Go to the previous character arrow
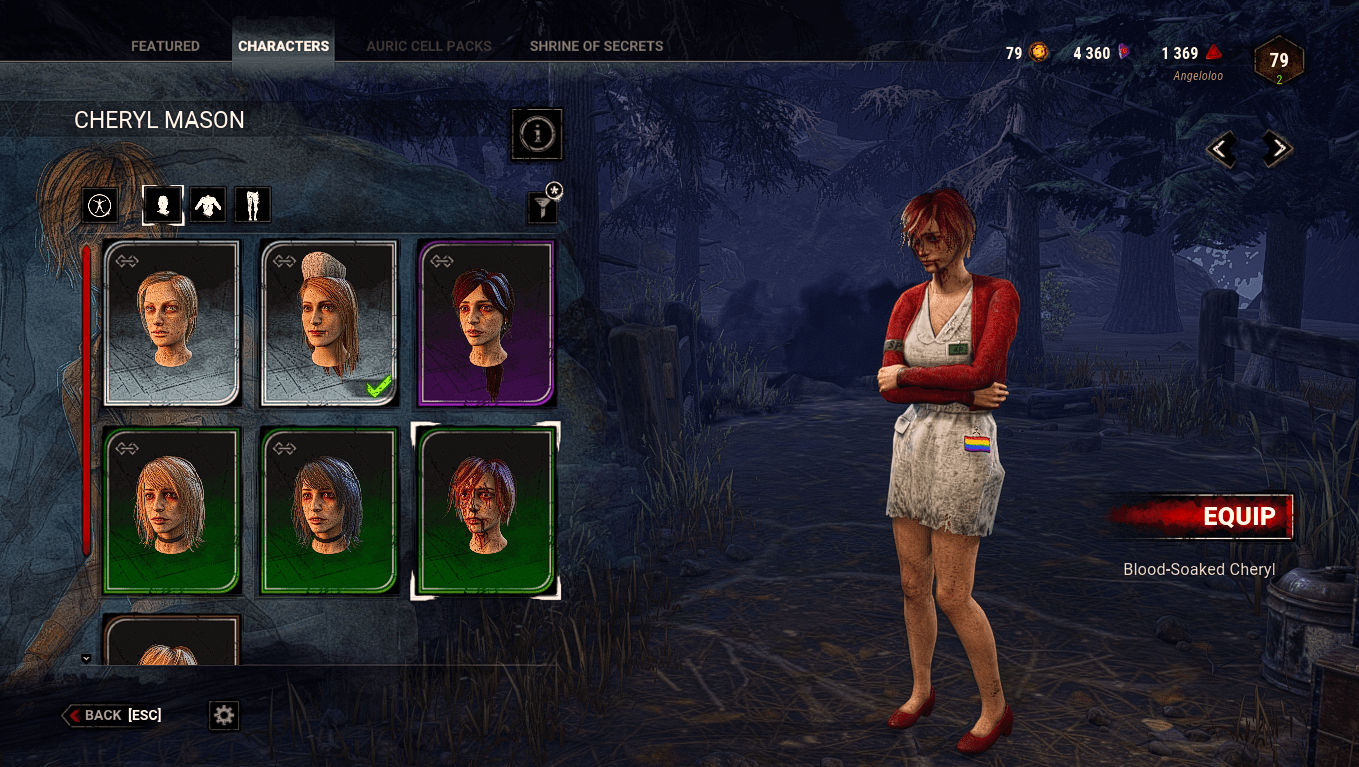Viewport: 1359px width, 767px height. pos(1221,150)
